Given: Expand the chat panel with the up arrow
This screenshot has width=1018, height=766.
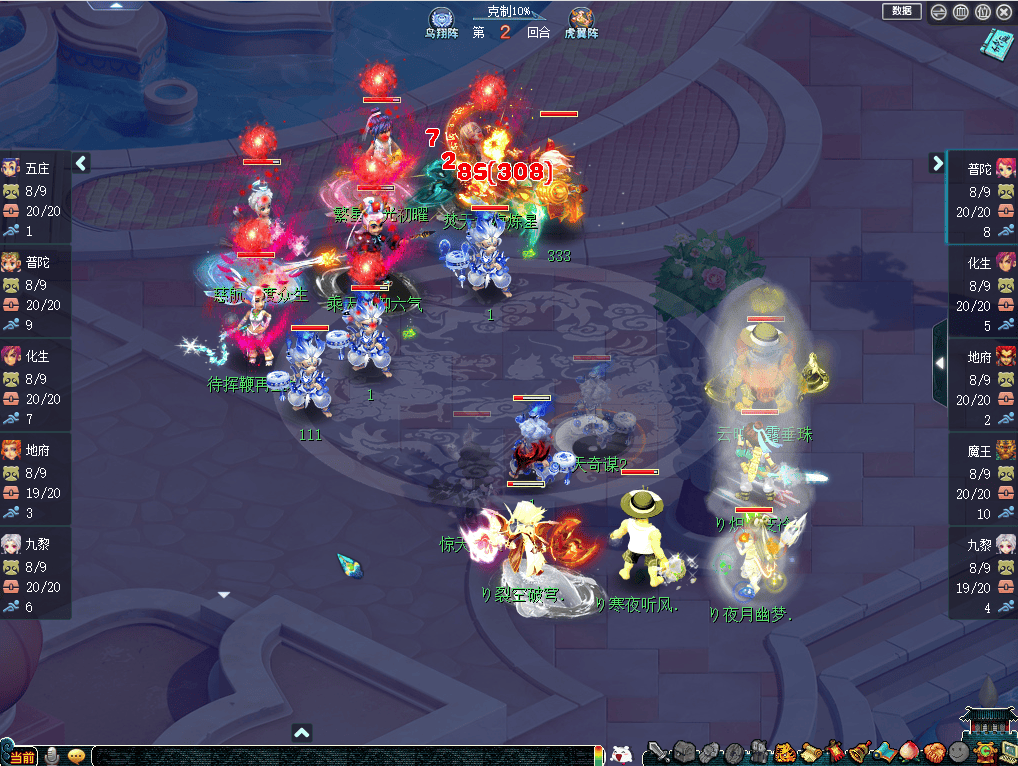Looking at the screenshot, I should coord(302,733).
